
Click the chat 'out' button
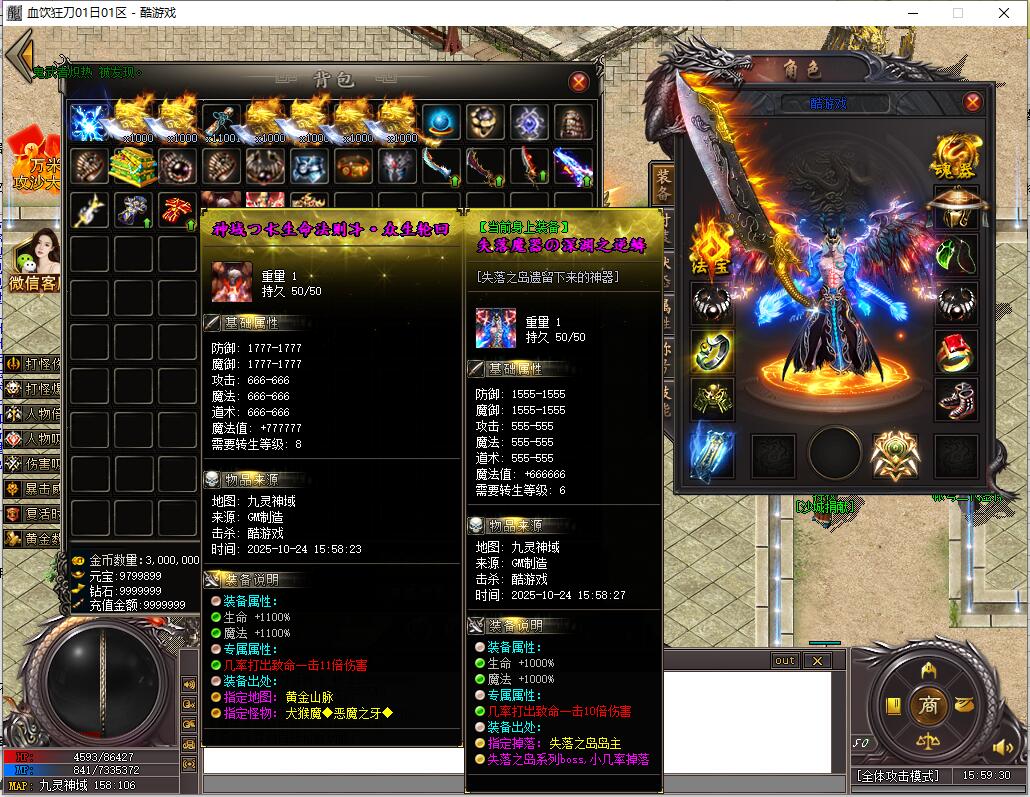785,661
